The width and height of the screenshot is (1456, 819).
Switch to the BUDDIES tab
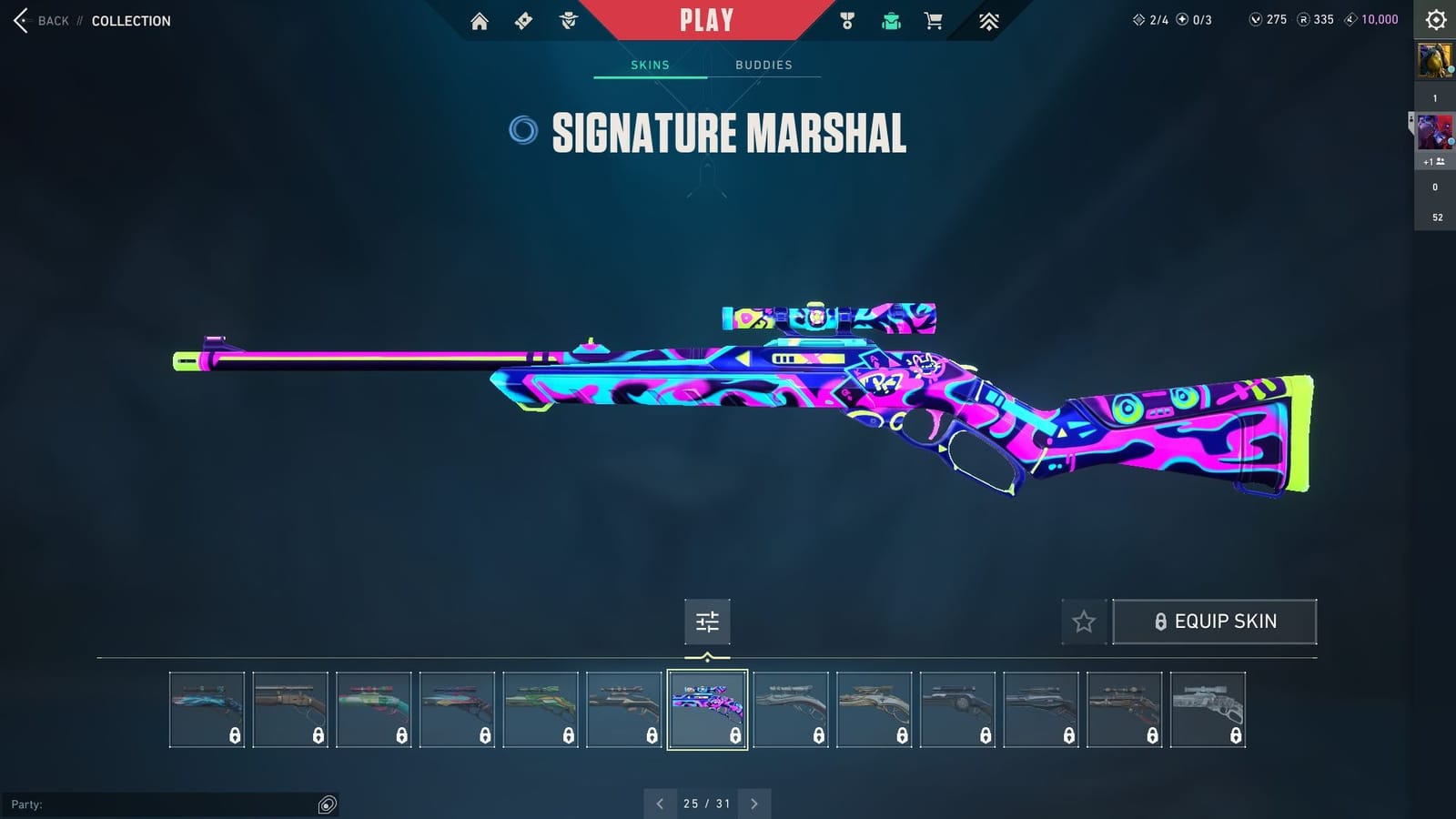pos(764,65)
